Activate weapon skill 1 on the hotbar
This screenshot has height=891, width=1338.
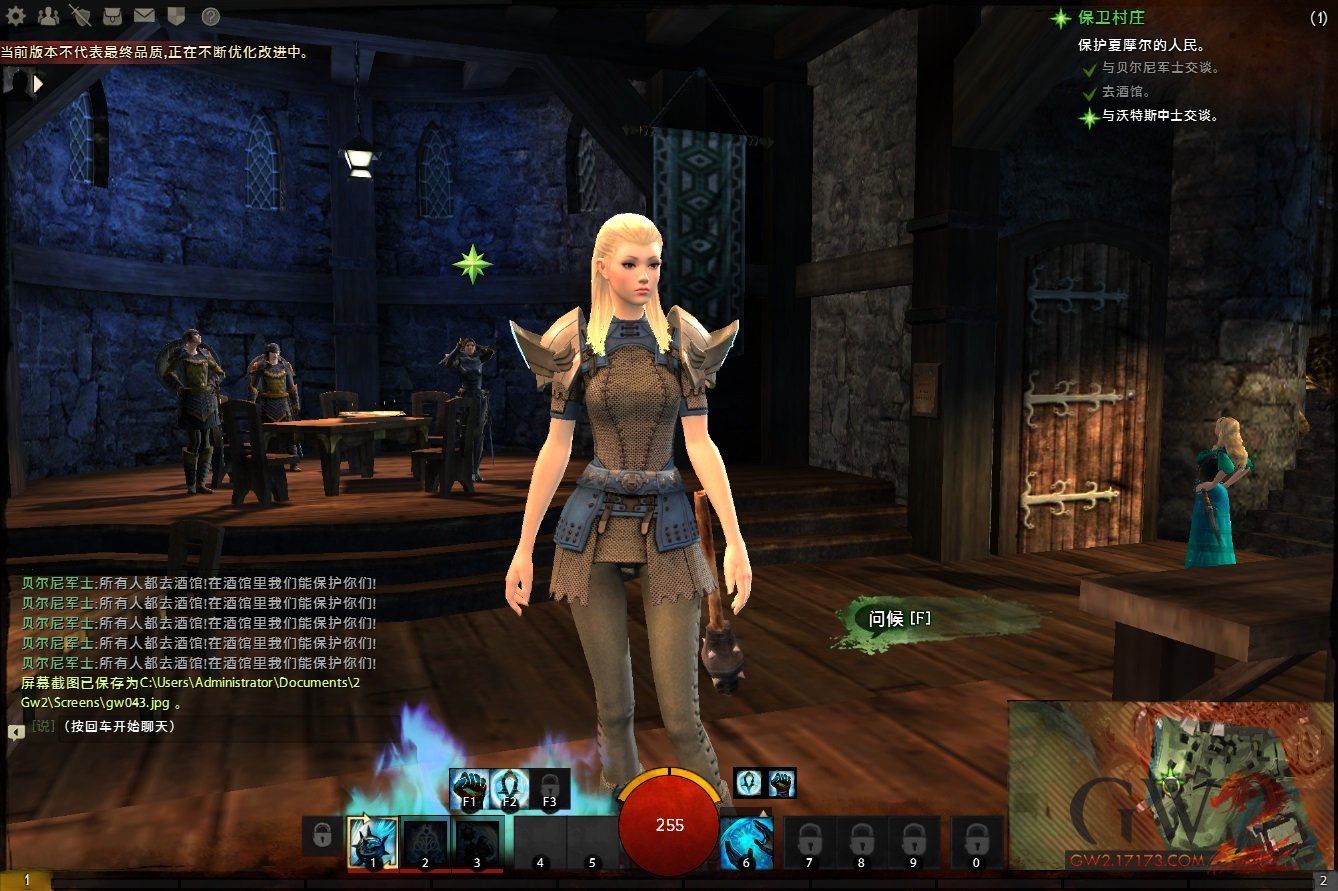coord(372,841)
